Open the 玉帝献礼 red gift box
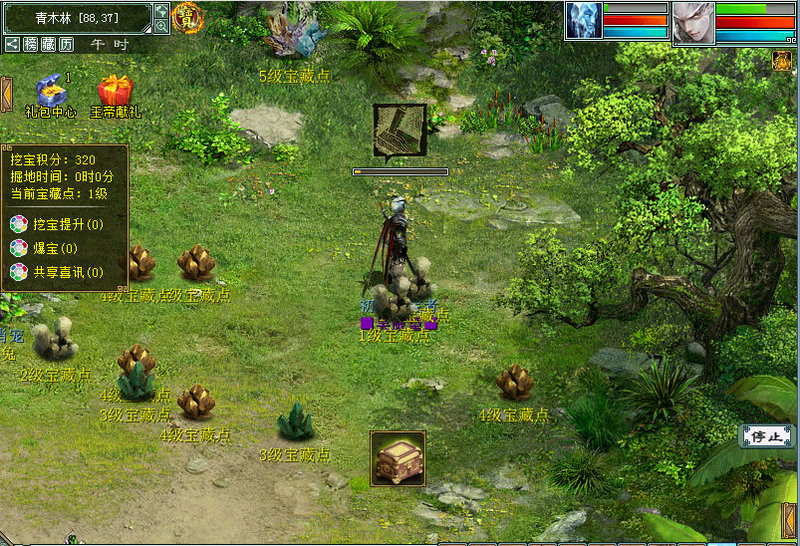This screenshot has height=546, width=800. tap(115, 91)
